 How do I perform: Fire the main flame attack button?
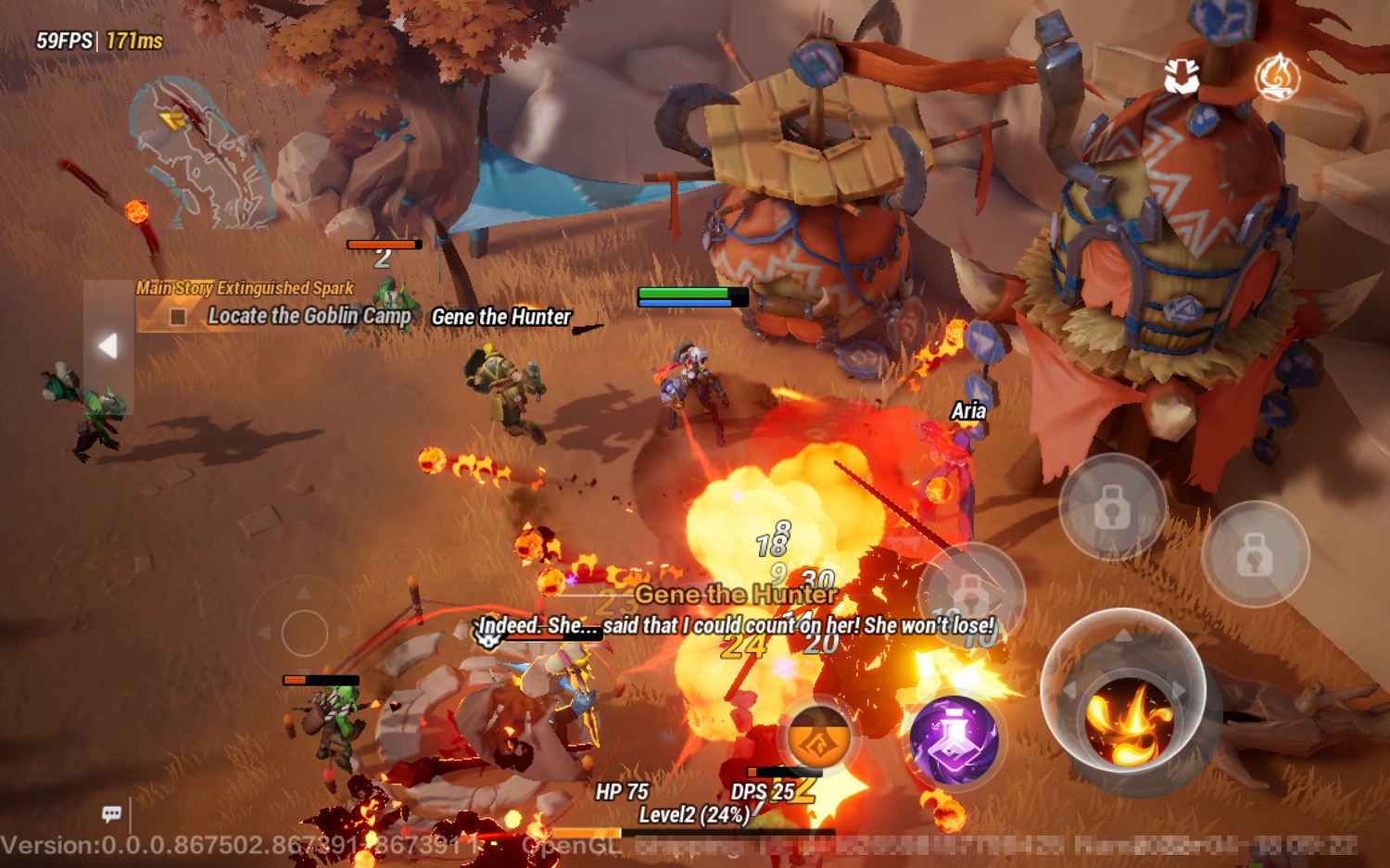[1128, 719]
